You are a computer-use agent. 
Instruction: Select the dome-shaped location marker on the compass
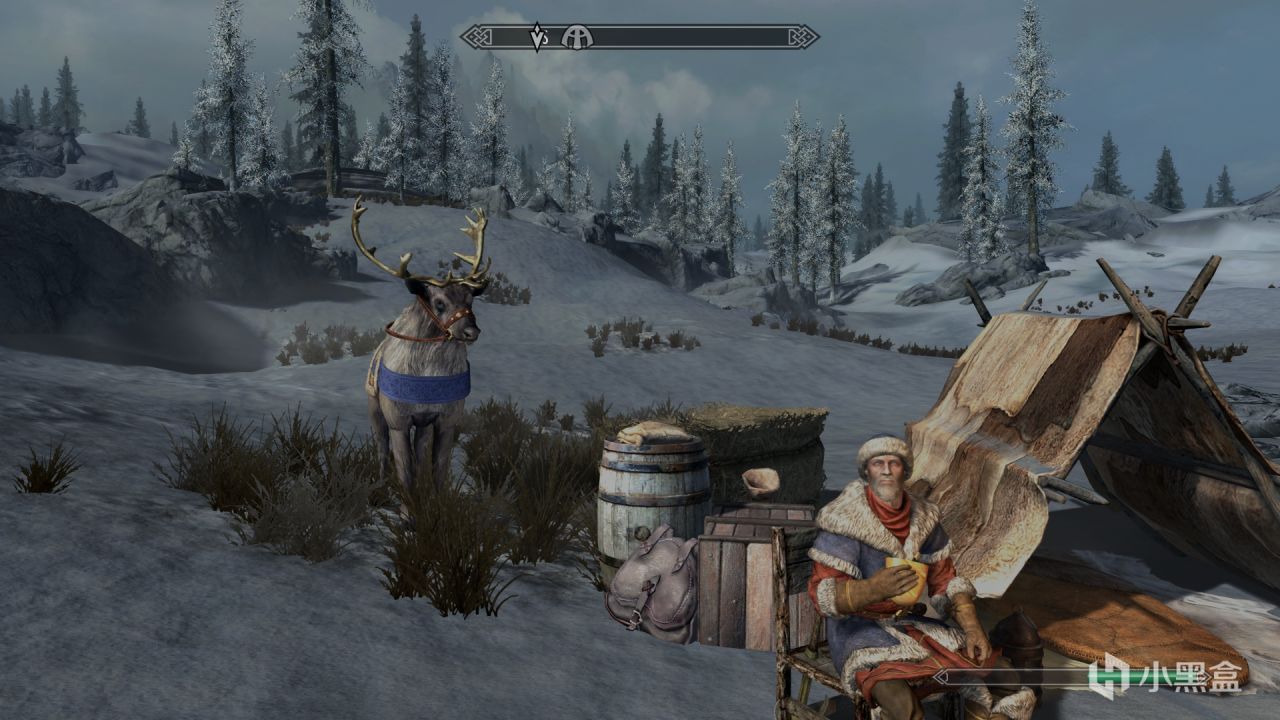click(x=577, y=37)
